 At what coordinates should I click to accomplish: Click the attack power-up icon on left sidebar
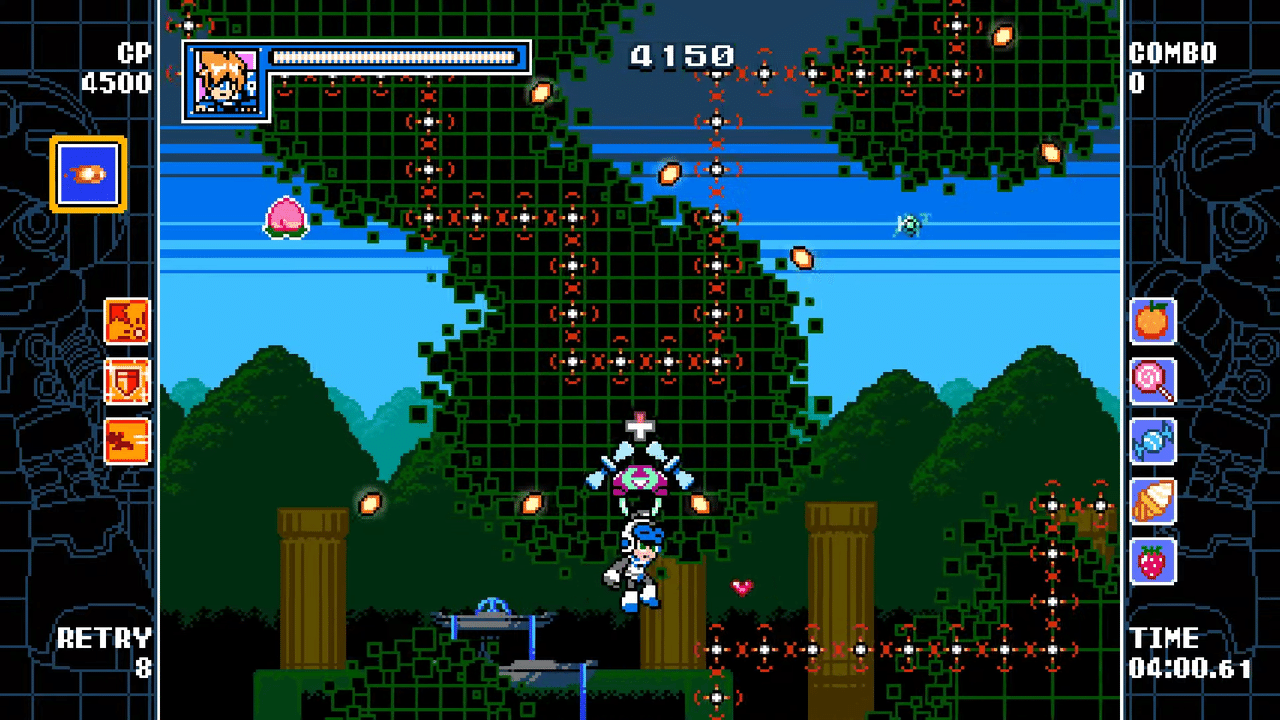129,322
